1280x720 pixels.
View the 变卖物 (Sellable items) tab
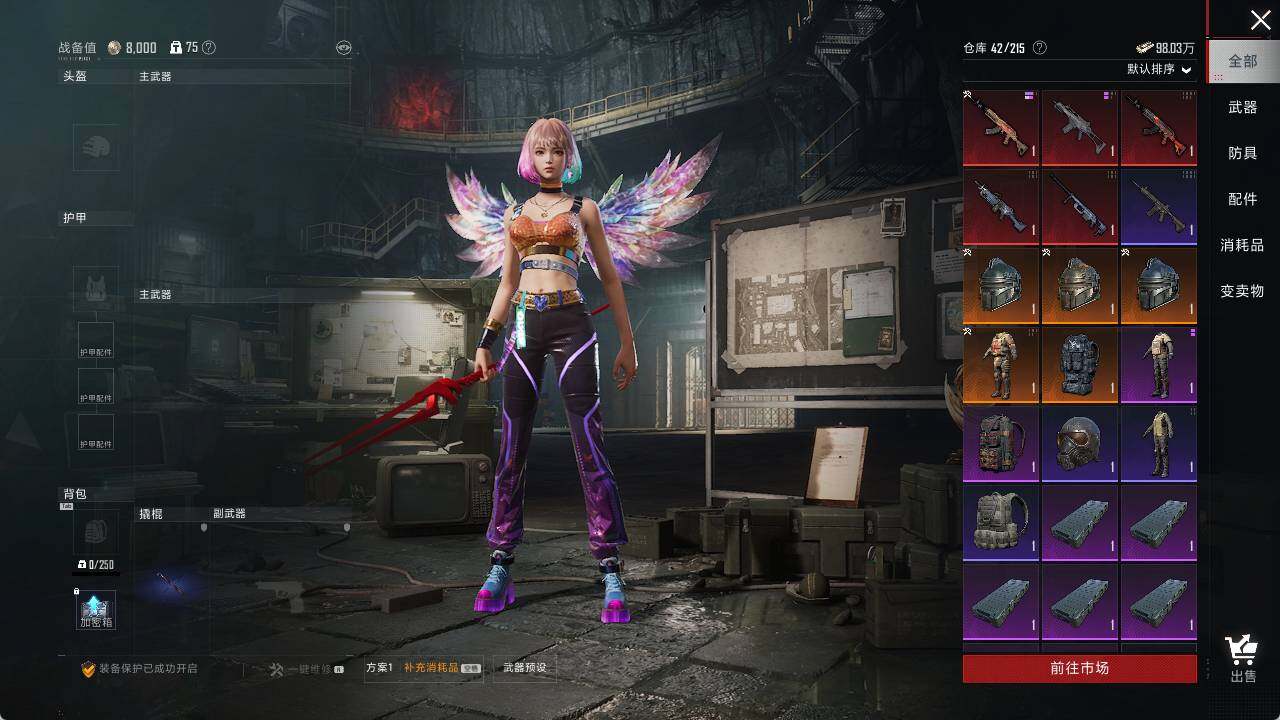tap(1243, 291)
